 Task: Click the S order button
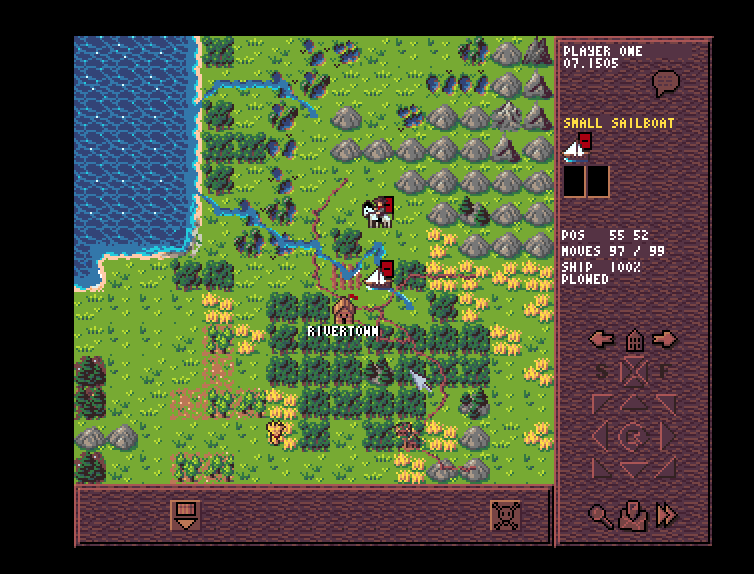603,372
